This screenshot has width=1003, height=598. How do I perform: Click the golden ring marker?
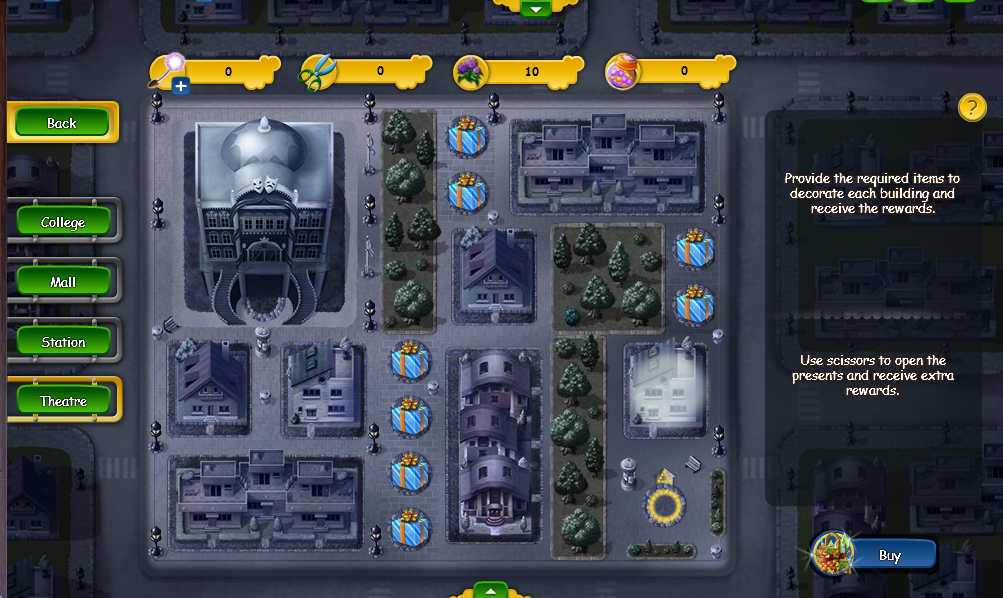pos(664,505)
